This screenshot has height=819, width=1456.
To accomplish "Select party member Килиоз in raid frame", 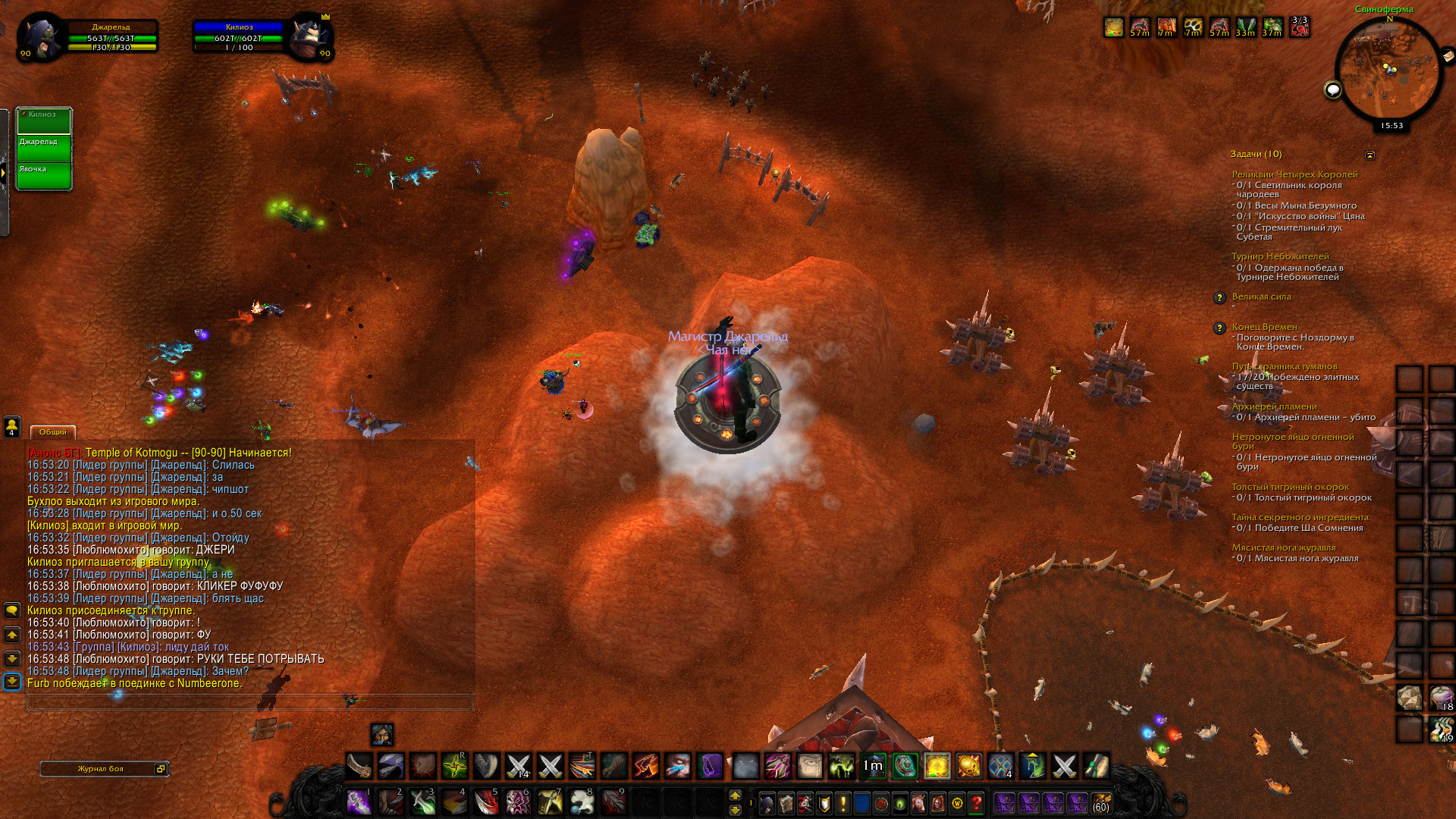I will pos(44,121).
